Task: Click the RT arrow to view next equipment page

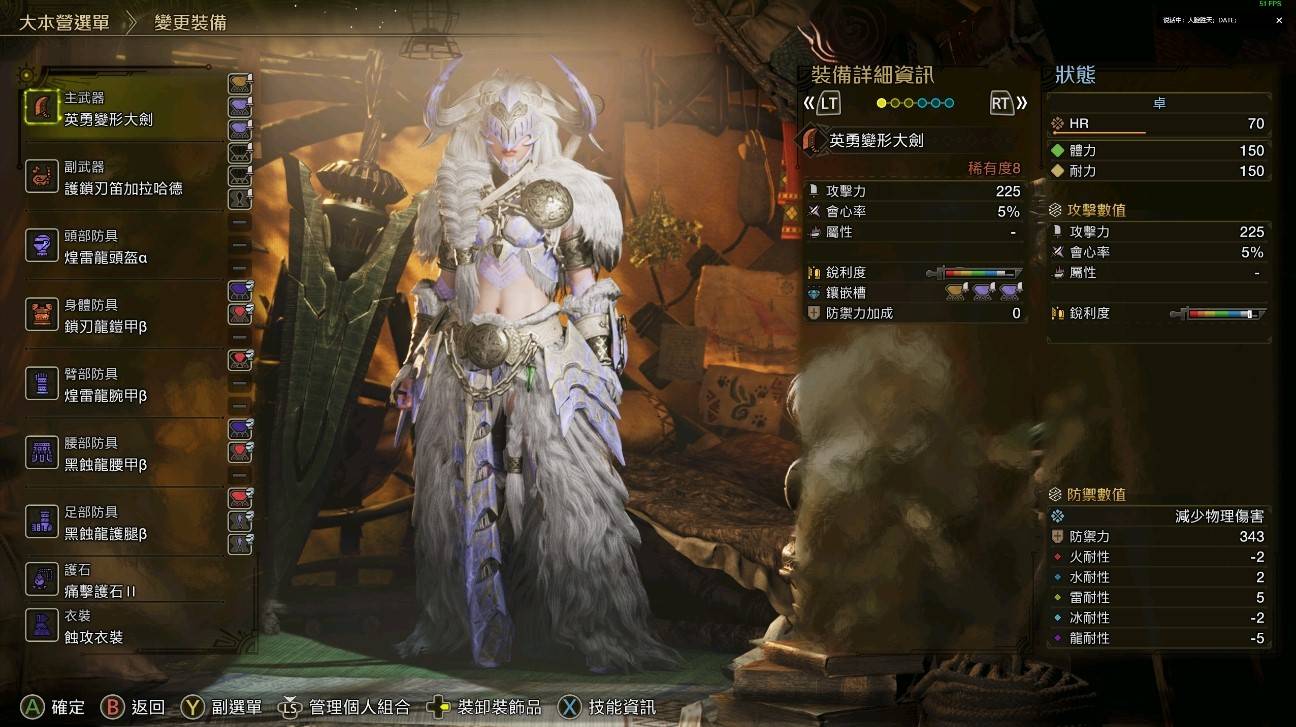Action: point(1003,102)
